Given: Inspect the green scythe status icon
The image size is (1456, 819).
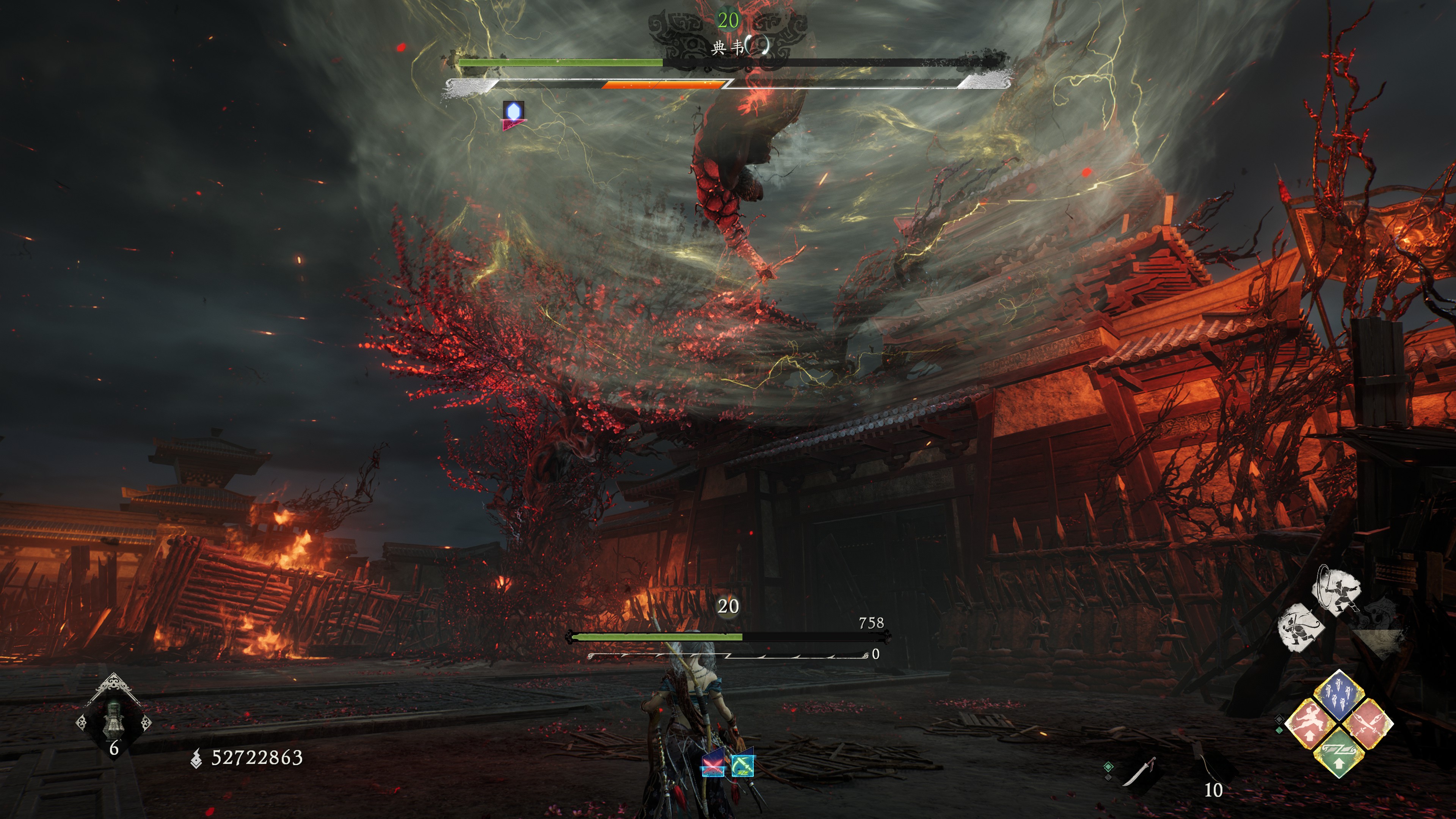Looking at the screenshot, I should point(742,765).
